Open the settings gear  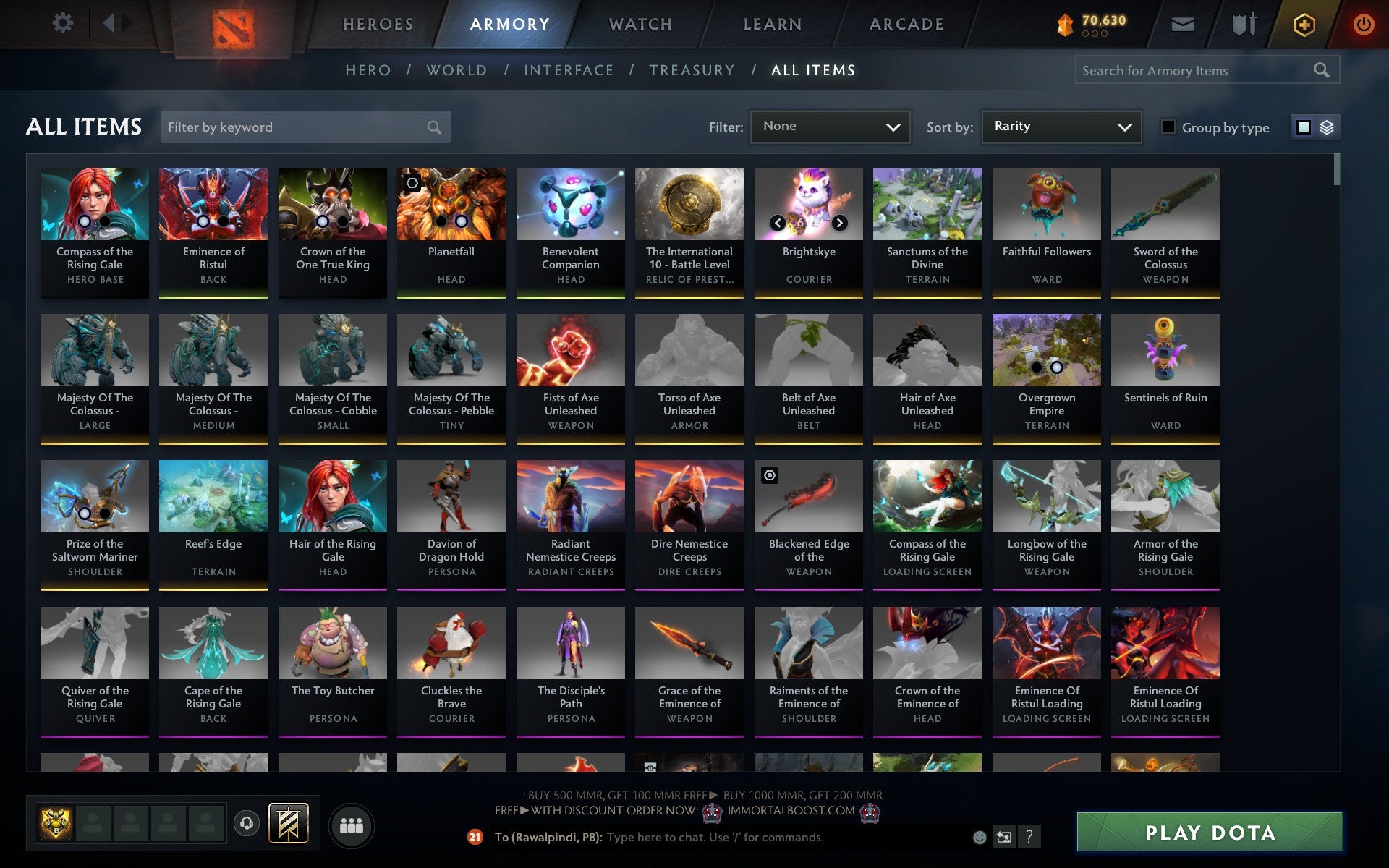(x=64, y=22)
